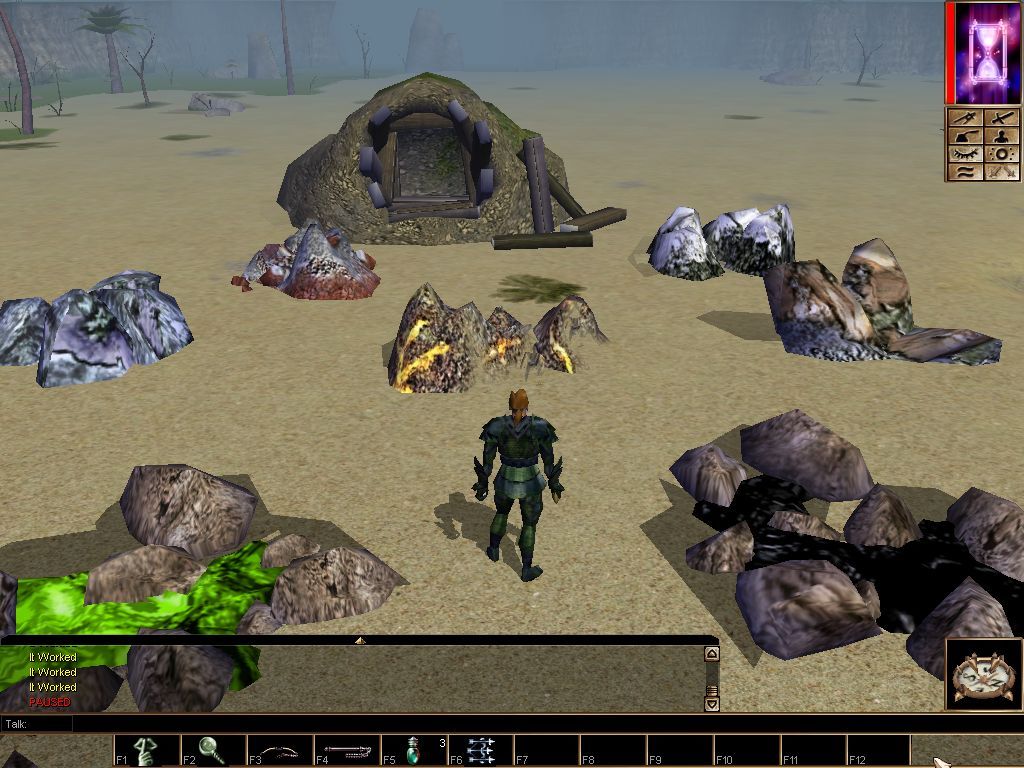Activate the stealth hush-finger quickslot
The height and width of the screenshot is (768, 1024).
147,750
